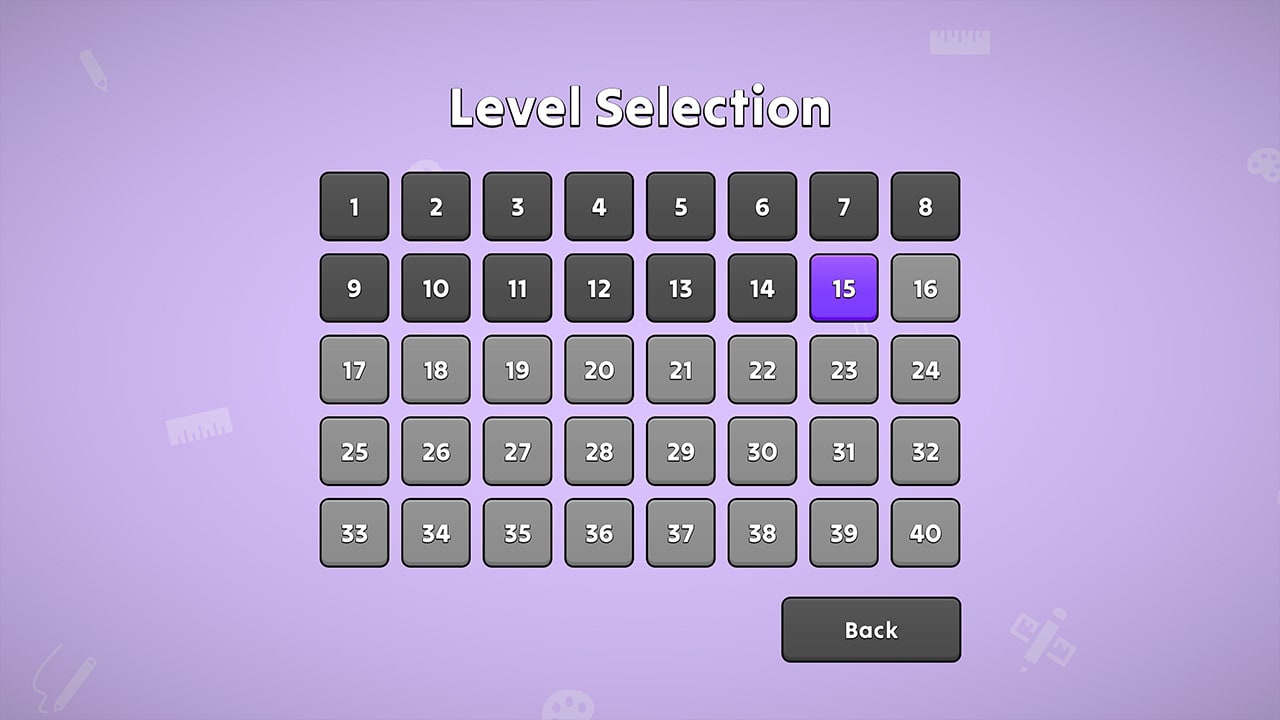
Task: Open level 16
Action: tap(925, 289)
